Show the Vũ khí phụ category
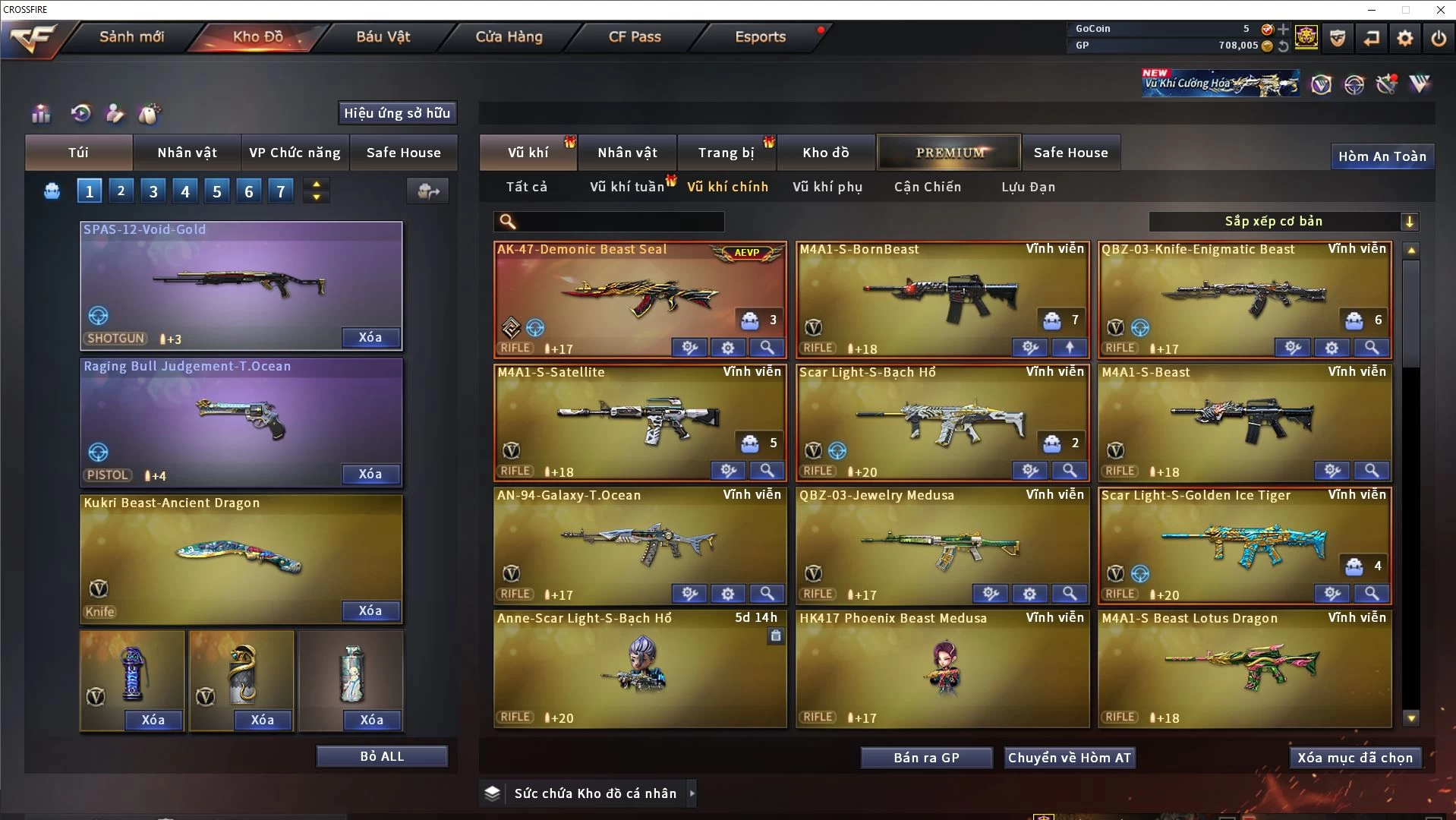The height and width of the screenshot is (820, 1456). (827, 187)
